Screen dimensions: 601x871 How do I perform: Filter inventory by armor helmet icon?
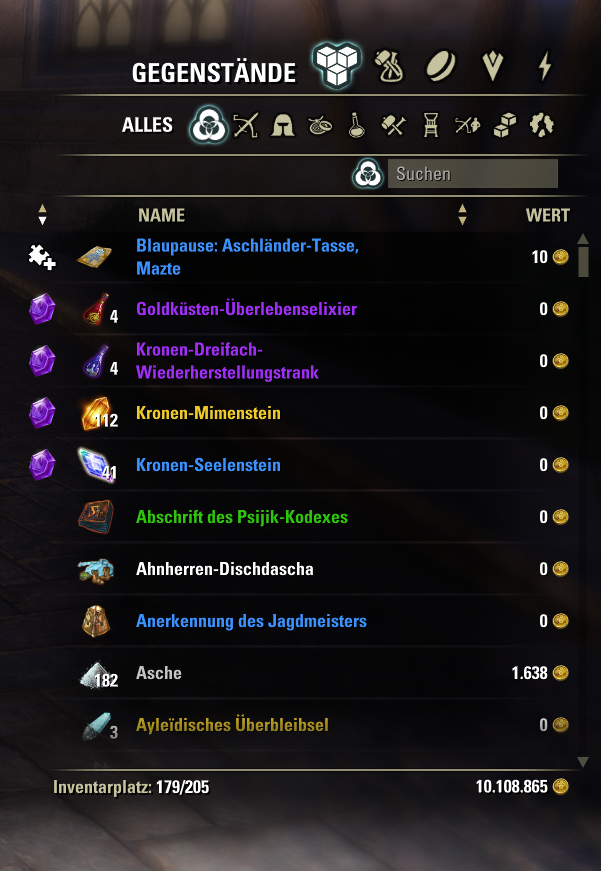coord(283,126)
